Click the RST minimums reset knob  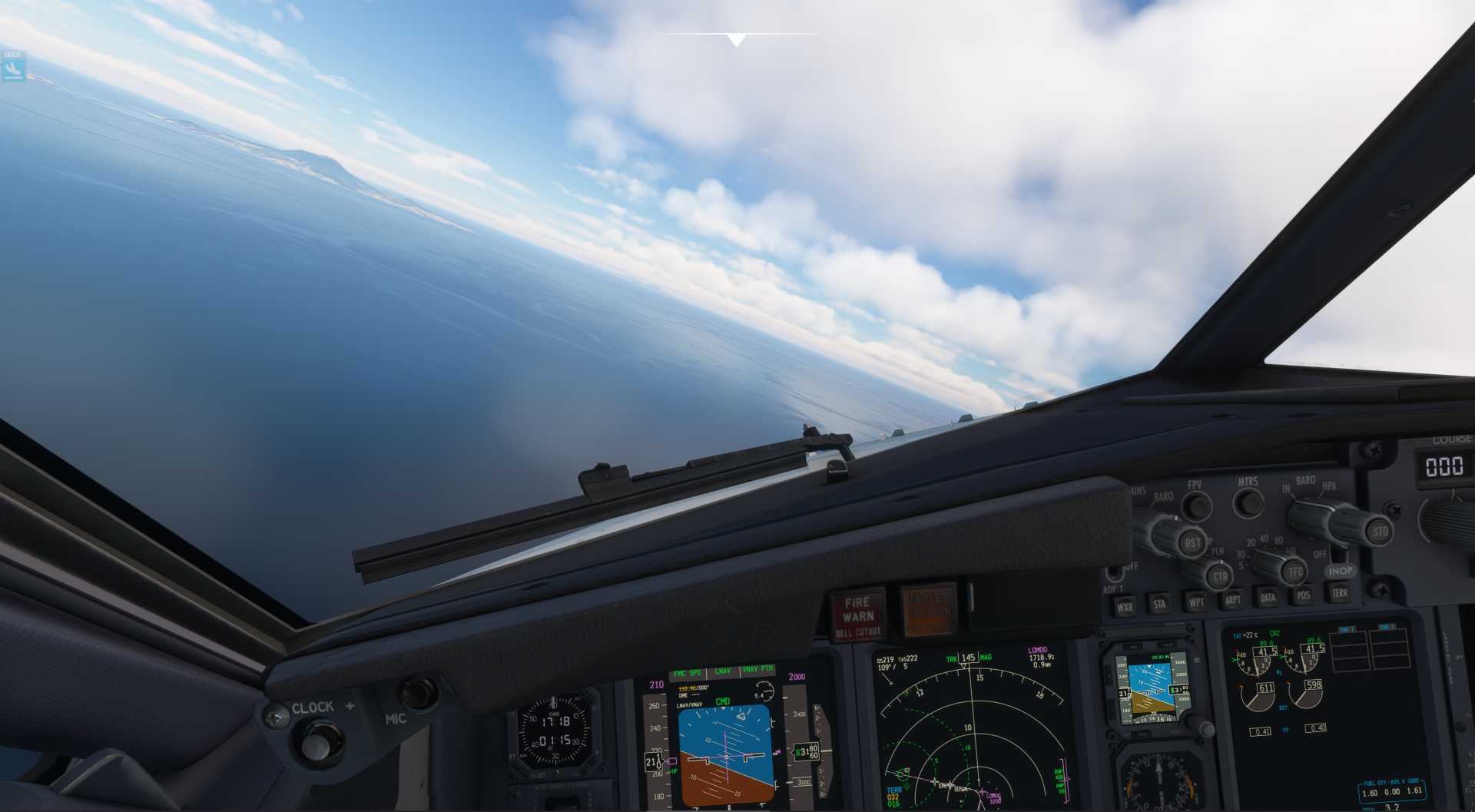[1192, 542]
